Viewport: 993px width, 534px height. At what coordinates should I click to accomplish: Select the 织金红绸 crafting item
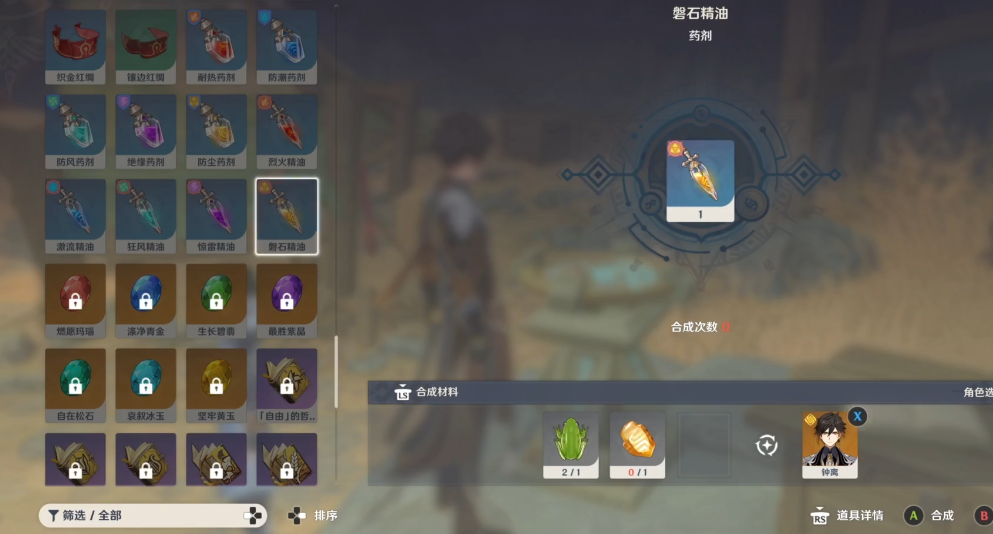click(x=76, y=44)
